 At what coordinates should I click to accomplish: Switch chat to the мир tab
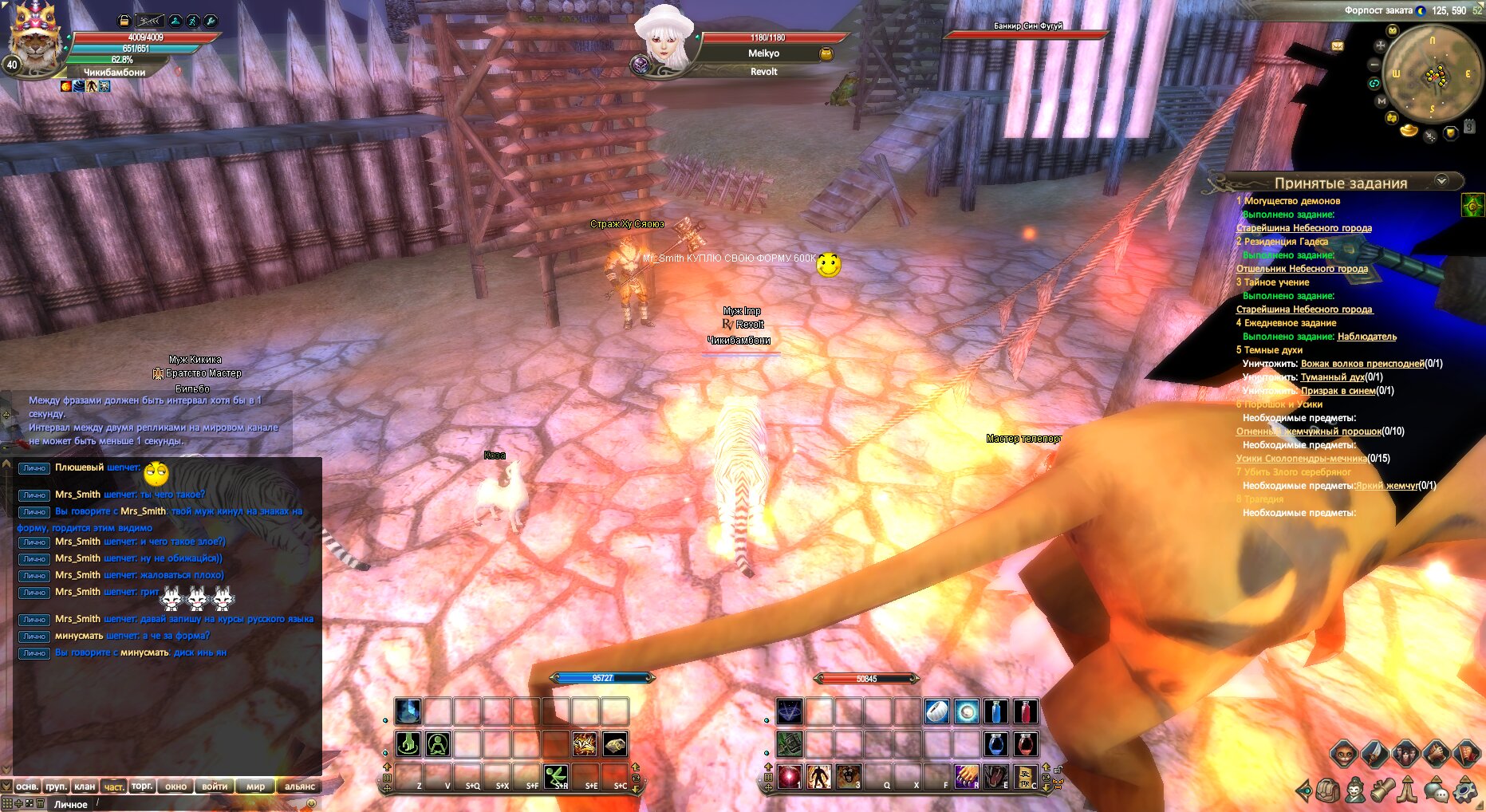click(255, 786)
